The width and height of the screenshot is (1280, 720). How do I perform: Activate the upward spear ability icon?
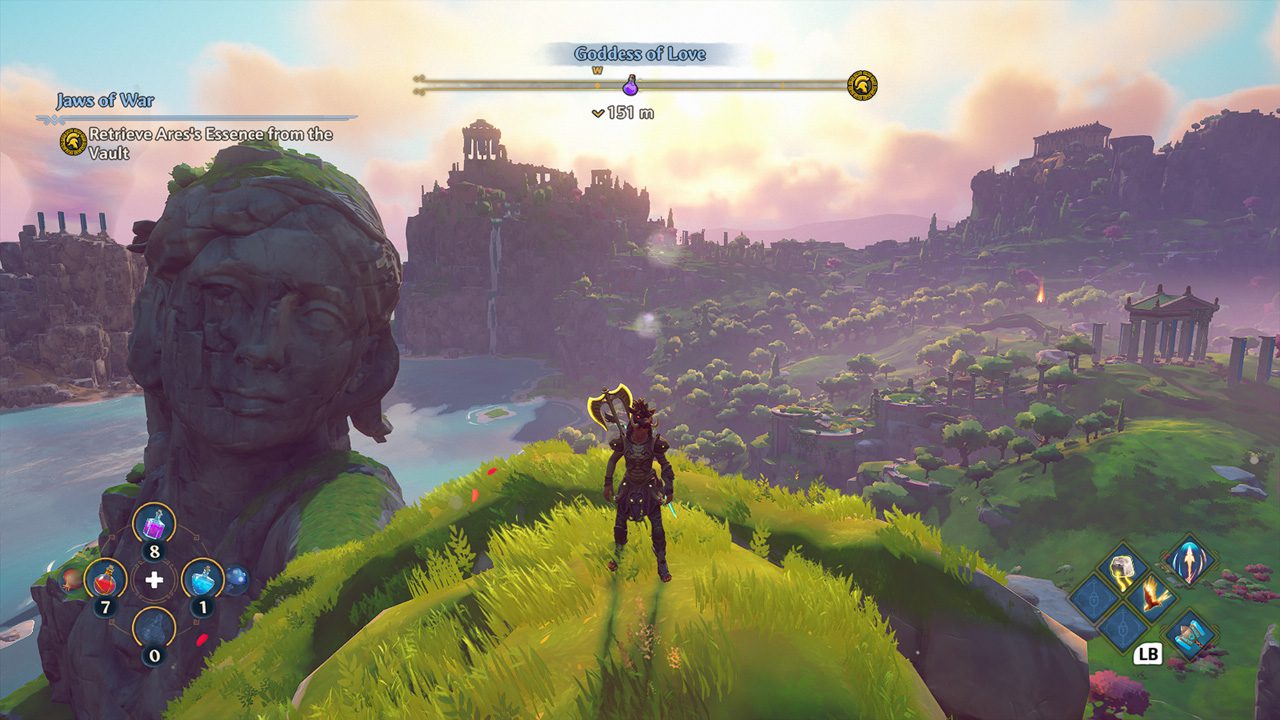[1189, 559]
